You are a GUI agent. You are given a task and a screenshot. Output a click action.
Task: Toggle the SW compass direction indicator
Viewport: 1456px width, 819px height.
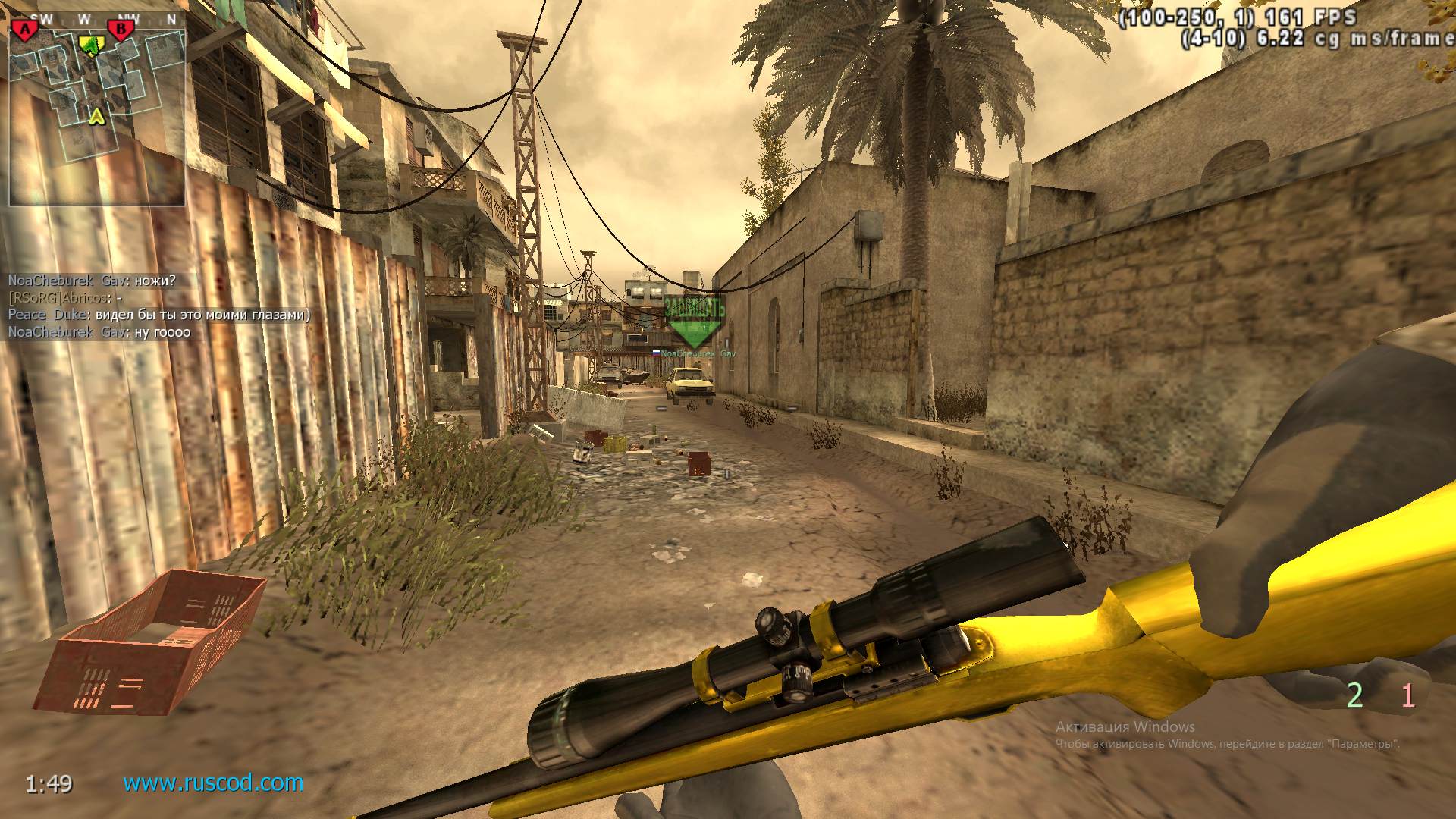point(42,17)
